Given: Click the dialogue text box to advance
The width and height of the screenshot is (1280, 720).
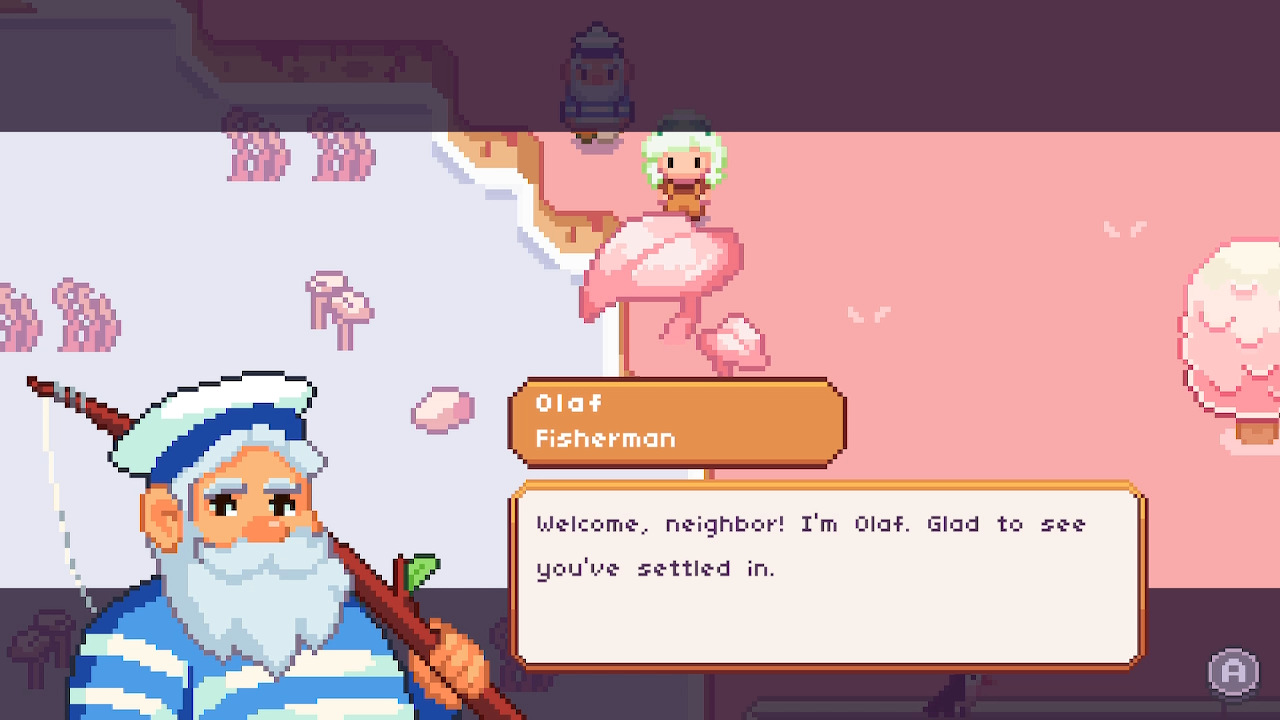Looking at the screenshot, I should click(825, 575).
